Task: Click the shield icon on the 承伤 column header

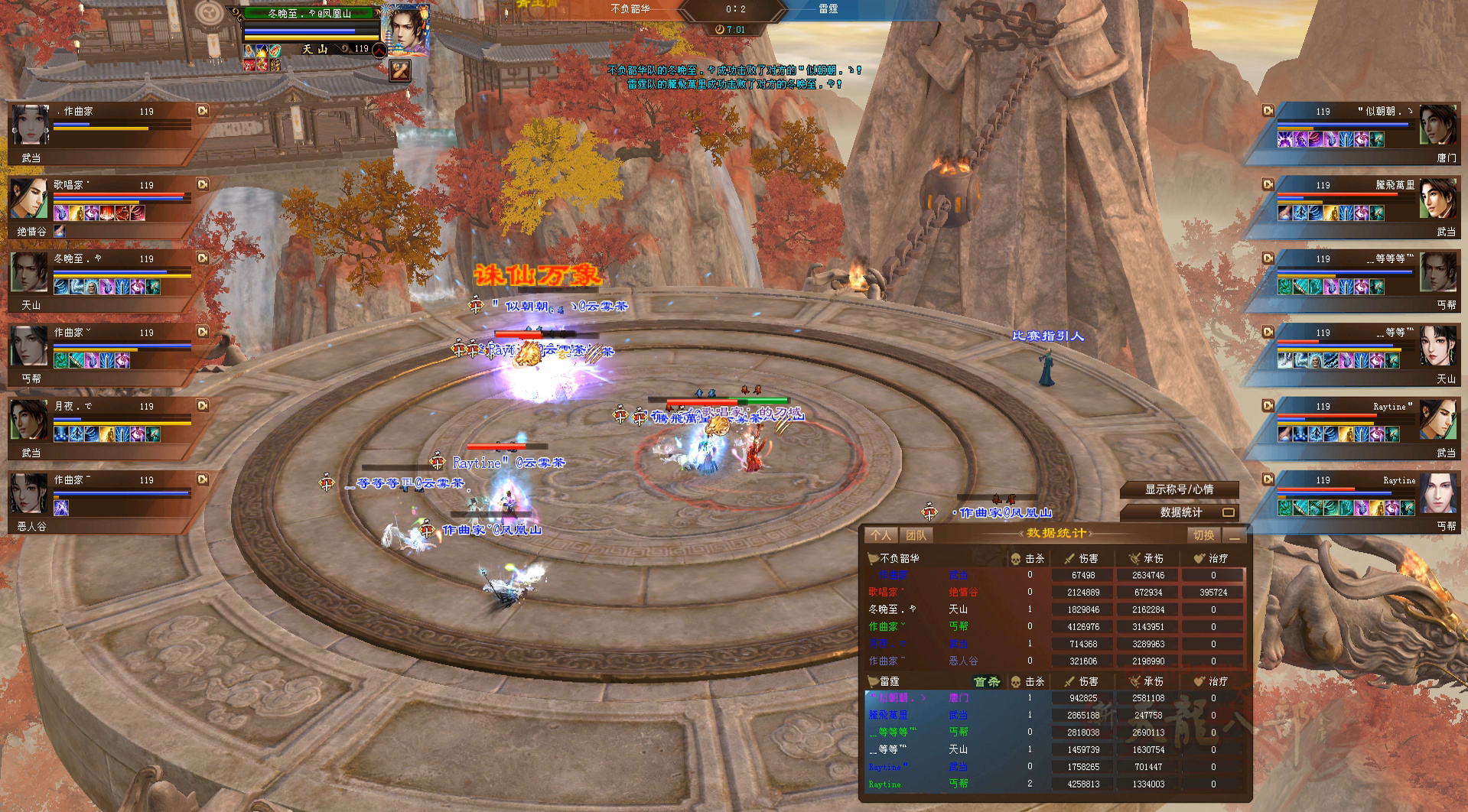Action: pyautogui.click(x=1135, y=557)
